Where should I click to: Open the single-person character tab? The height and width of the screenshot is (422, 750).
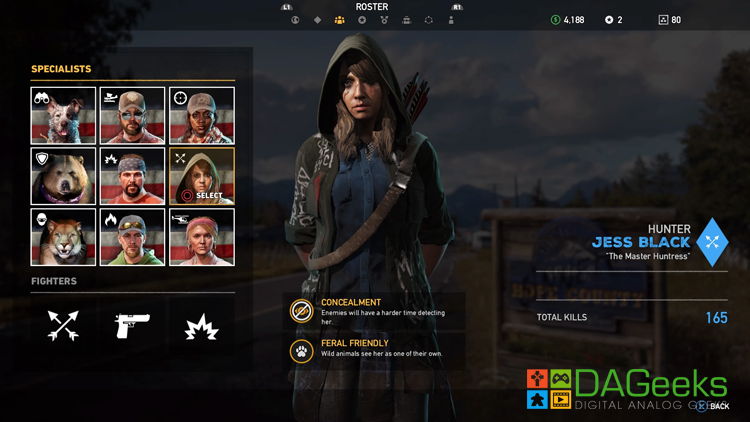[451, 20]
